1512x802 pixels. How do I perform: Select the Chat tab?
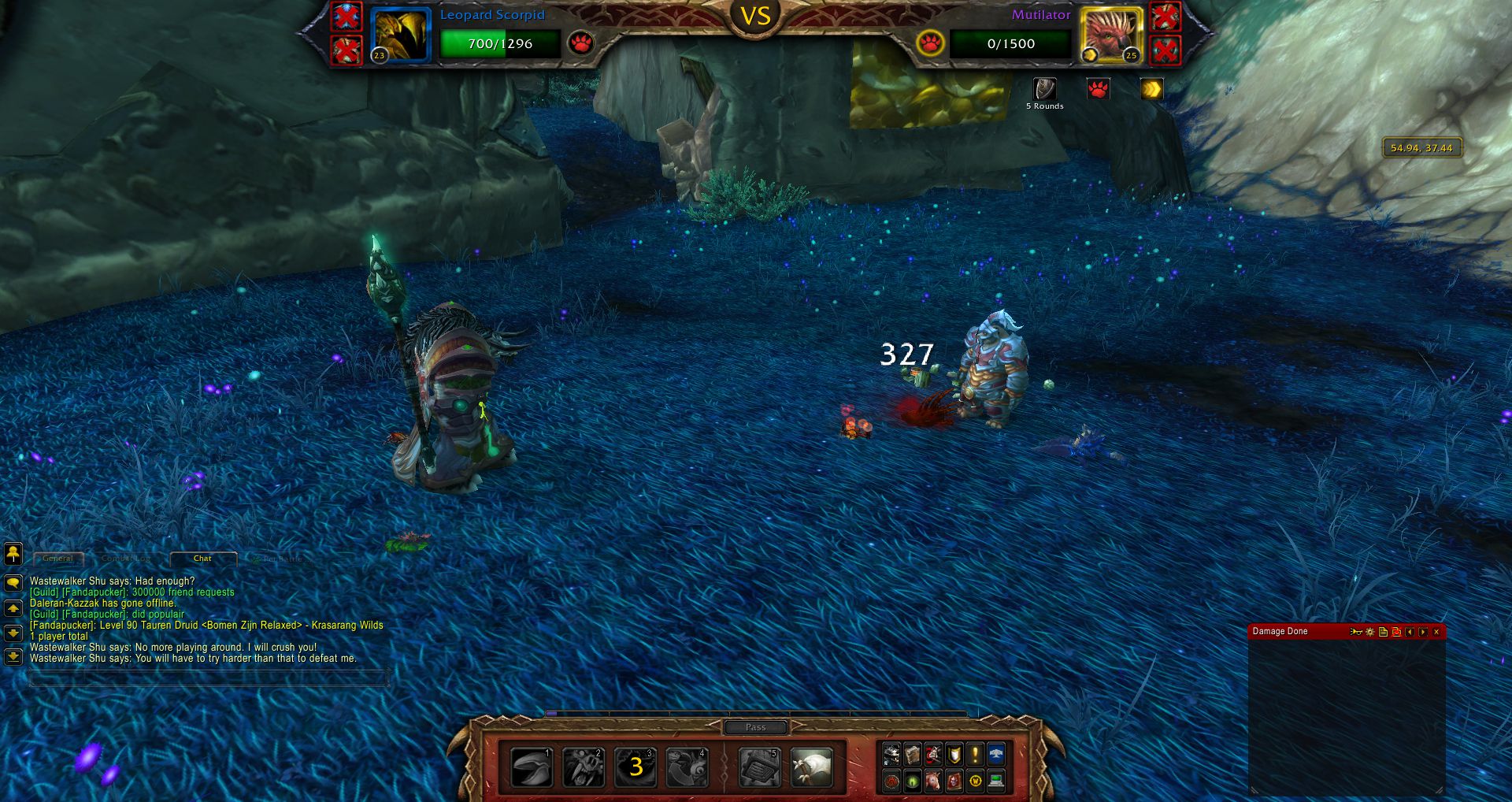point(202,559)
